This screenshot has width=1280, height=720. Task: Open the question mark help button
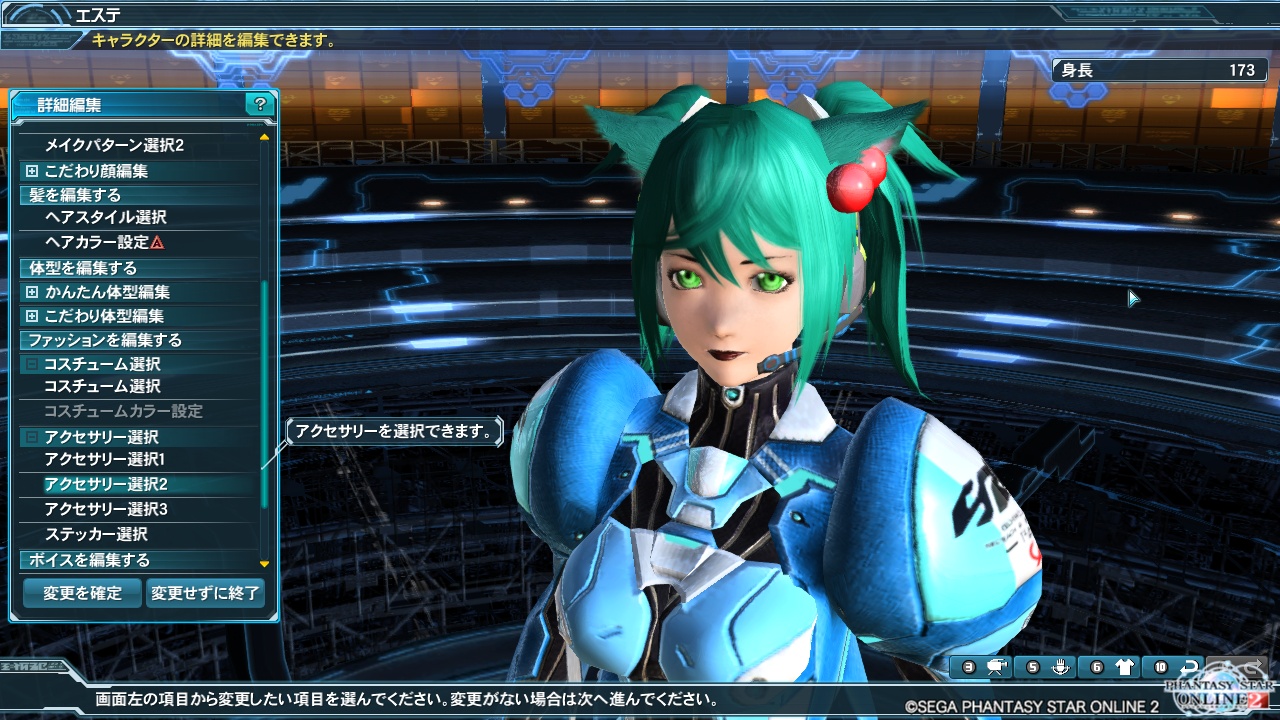coord(260,104)
